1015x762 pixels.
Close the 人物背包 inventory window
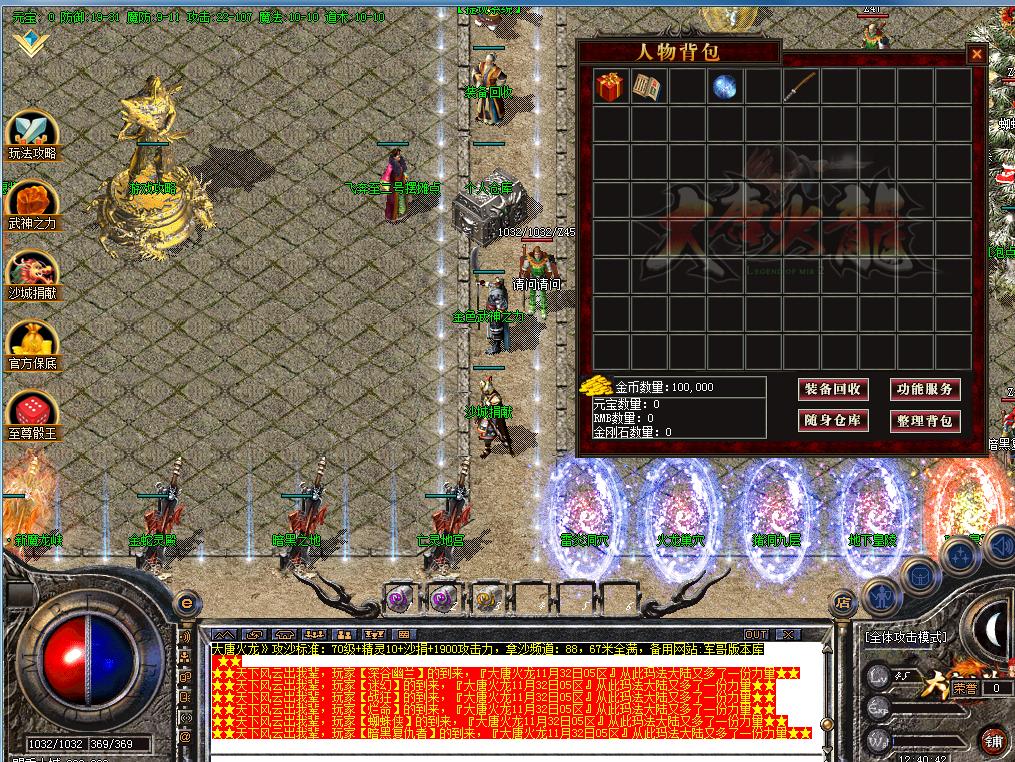tap(976, 55)
